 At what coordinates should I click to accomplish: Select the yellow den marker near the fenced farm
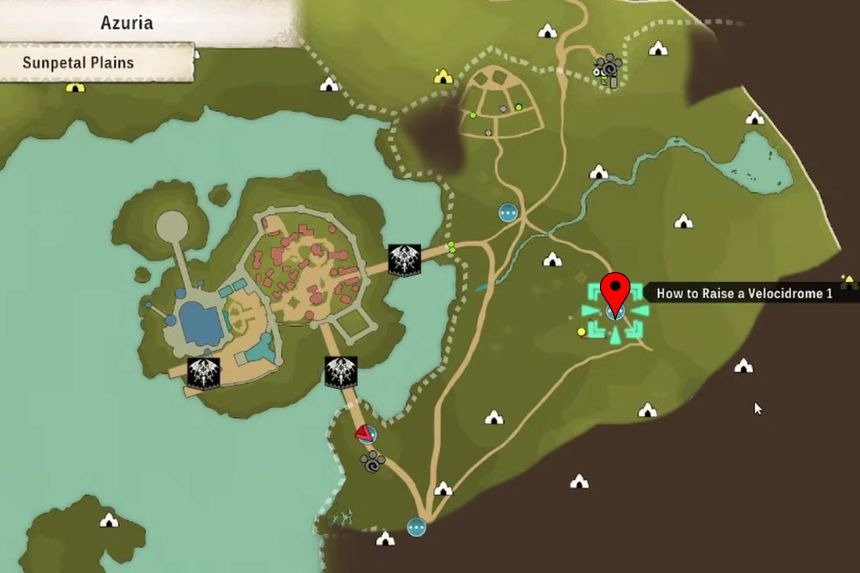click(443, 76)
